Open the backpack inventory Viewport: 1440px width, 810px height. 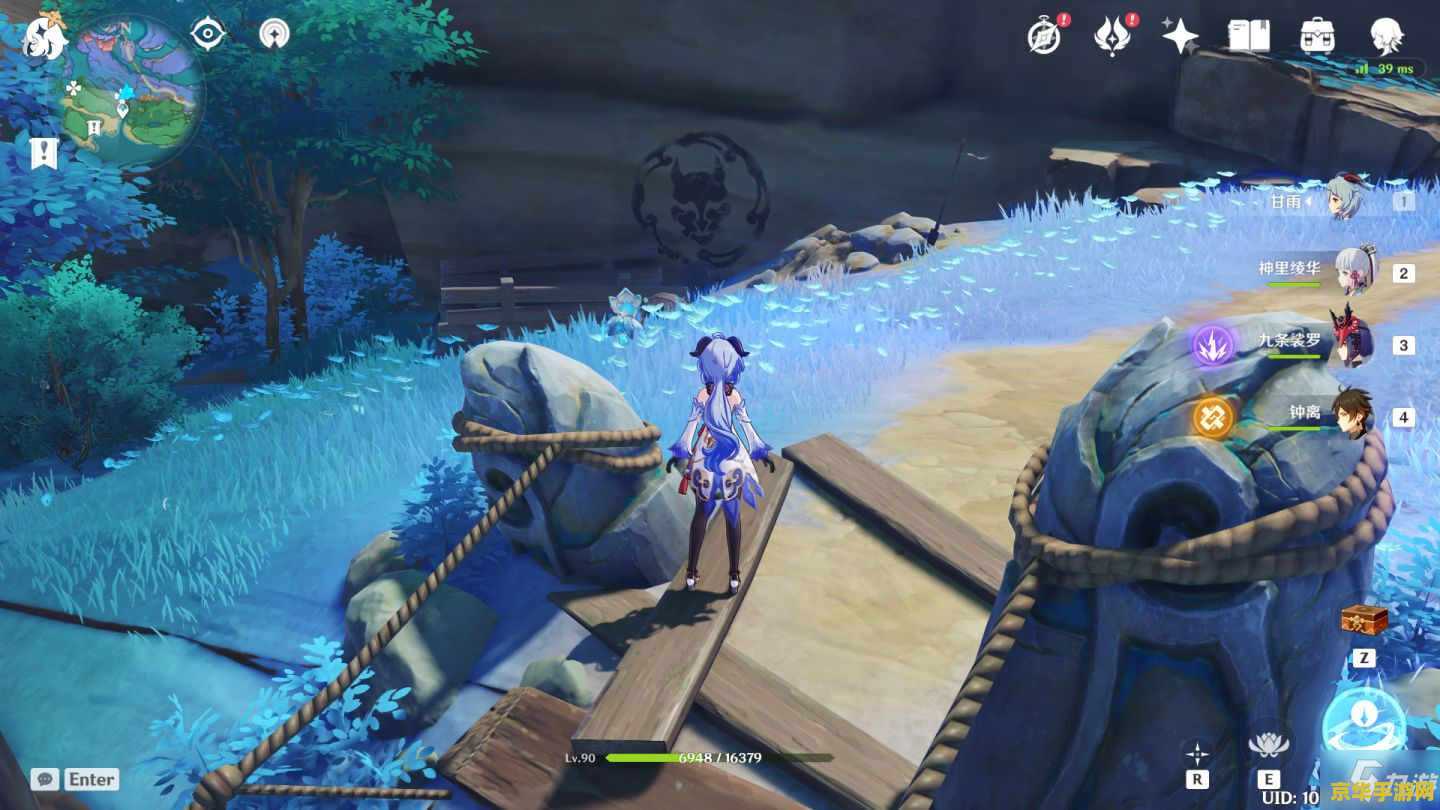point(1318,36)
